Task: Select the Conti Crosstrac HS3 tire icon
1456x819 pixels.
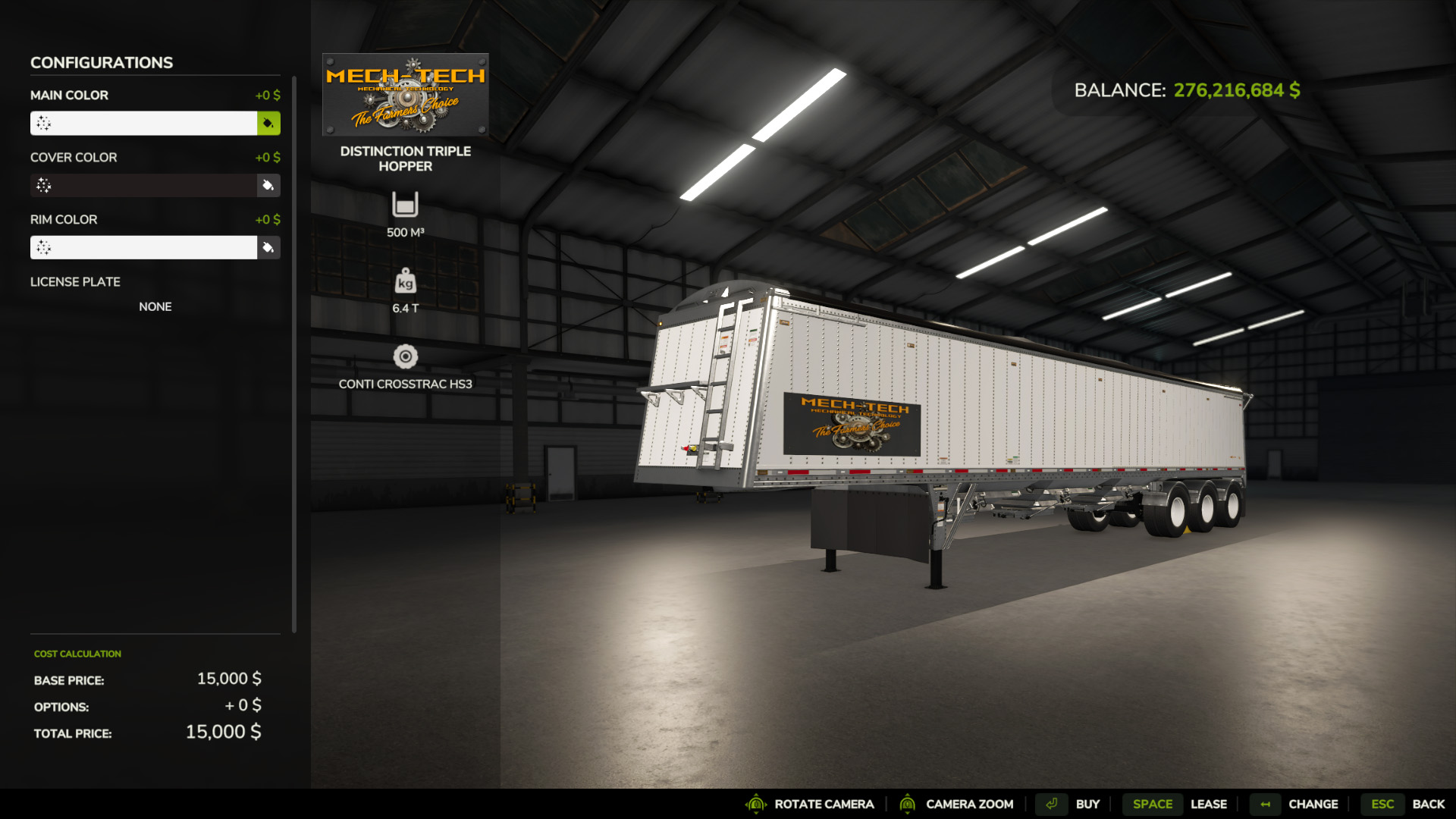Action: tap(406, 354)
